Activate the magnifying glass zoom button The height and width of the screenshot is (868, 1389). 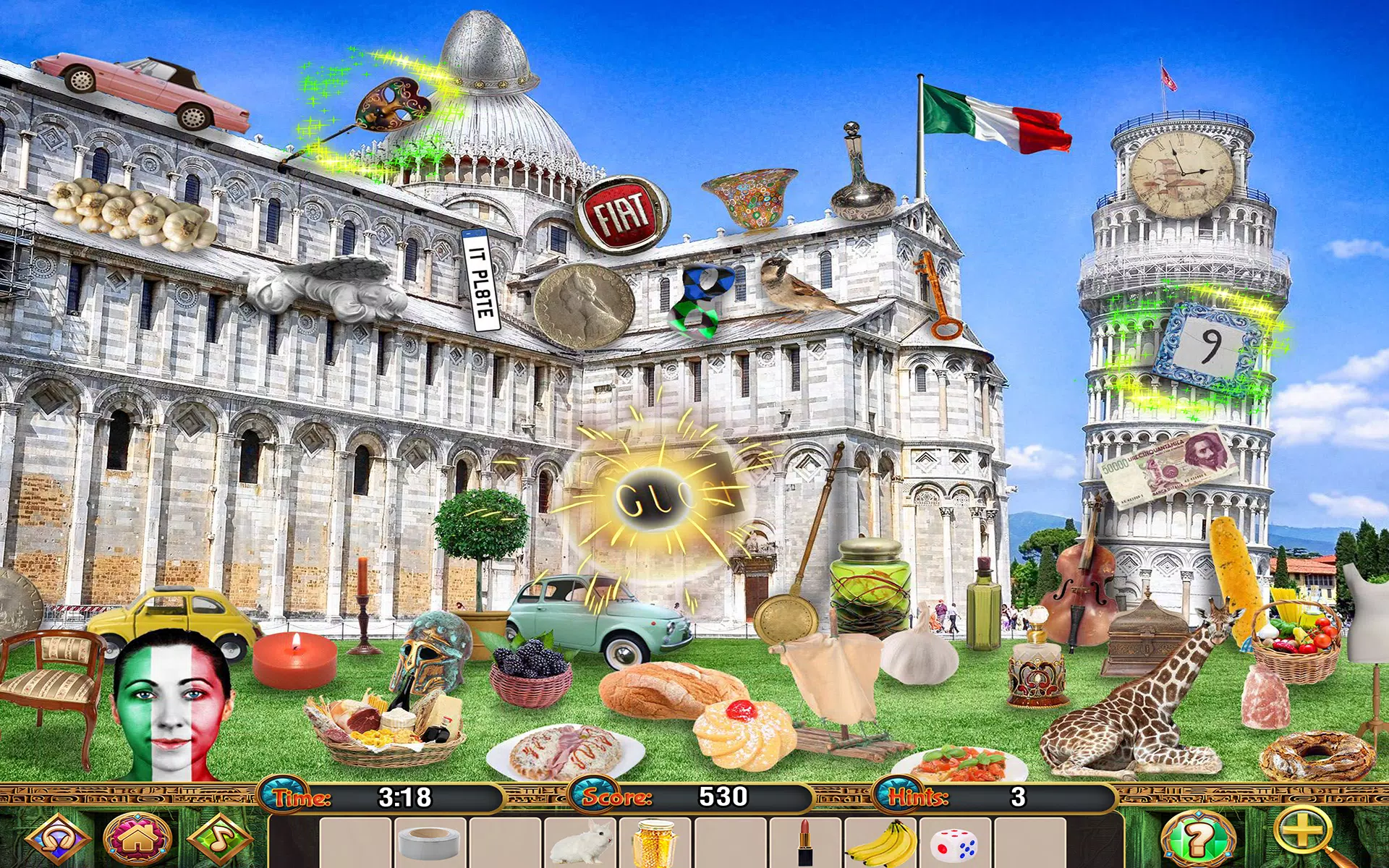click(x=1304, y=835)
